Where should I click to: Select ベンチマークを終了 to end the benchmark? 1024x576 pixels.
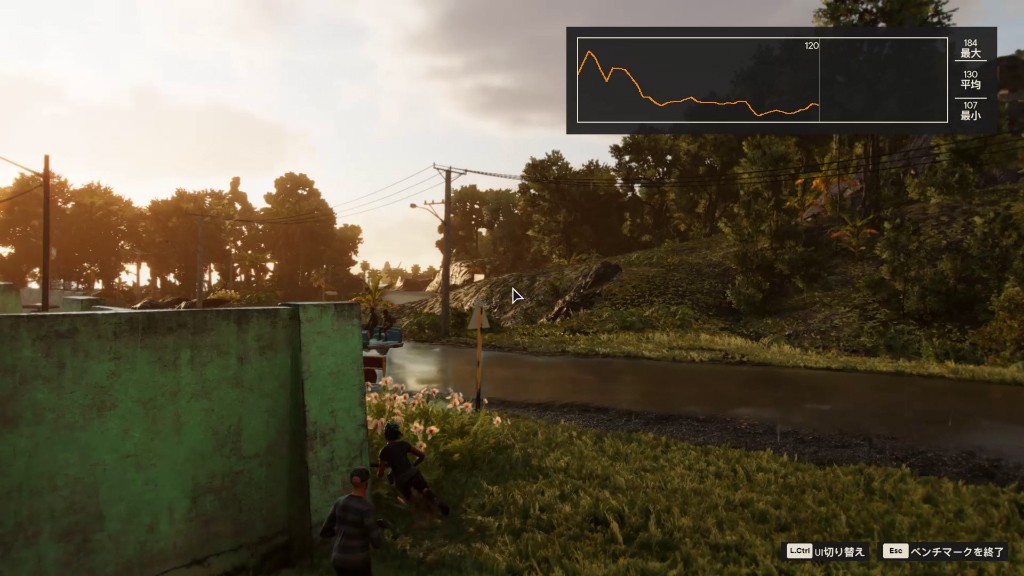coord(957,551)
